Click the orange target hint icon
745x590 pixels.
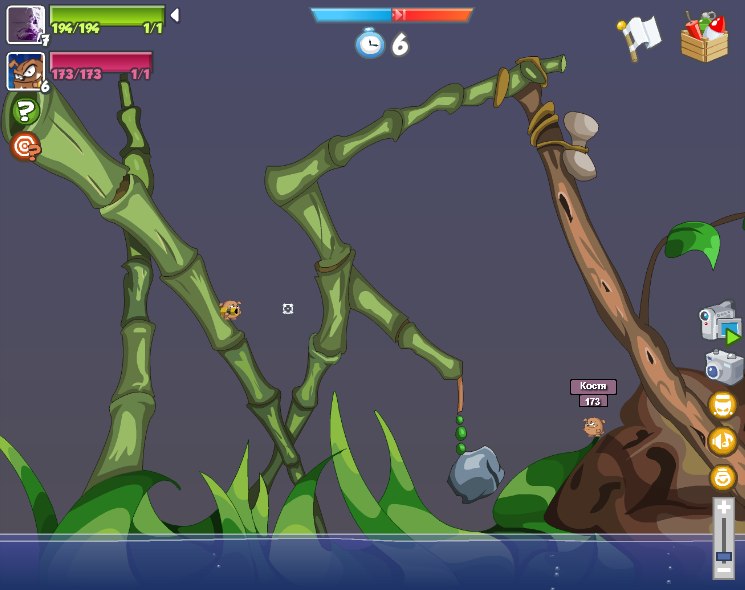[25, 147]
